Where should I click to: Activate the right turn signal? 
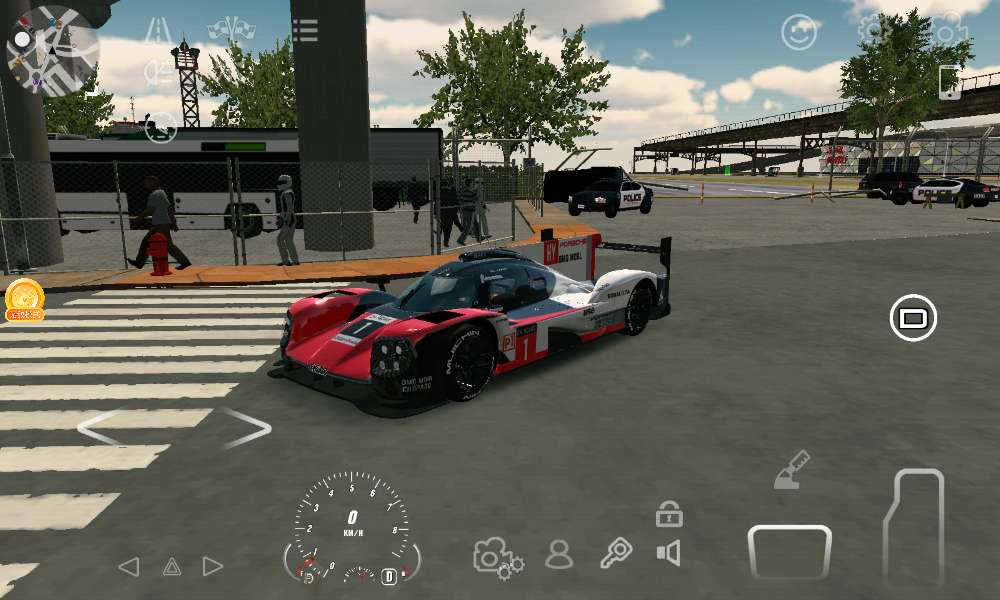pyautogui.click(x=213, y=567)
